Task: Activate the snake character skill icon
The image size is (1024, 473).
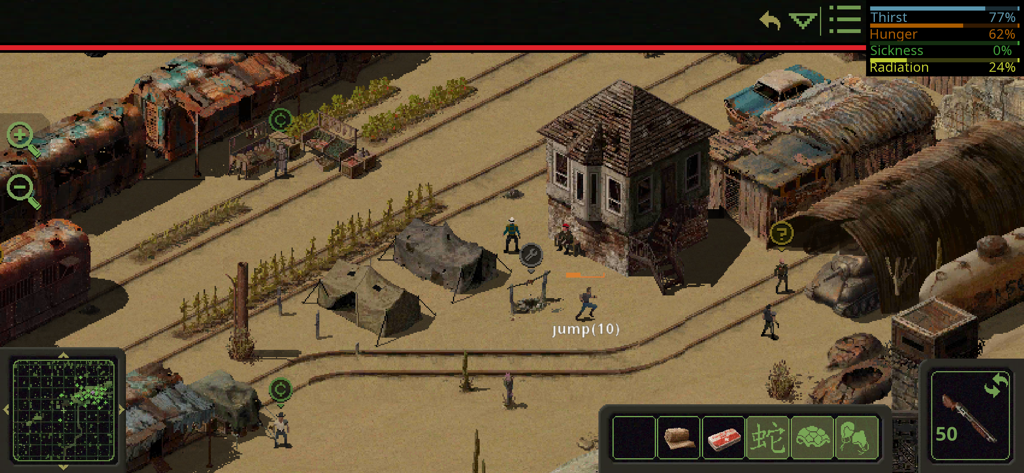Action: (767, 438)
